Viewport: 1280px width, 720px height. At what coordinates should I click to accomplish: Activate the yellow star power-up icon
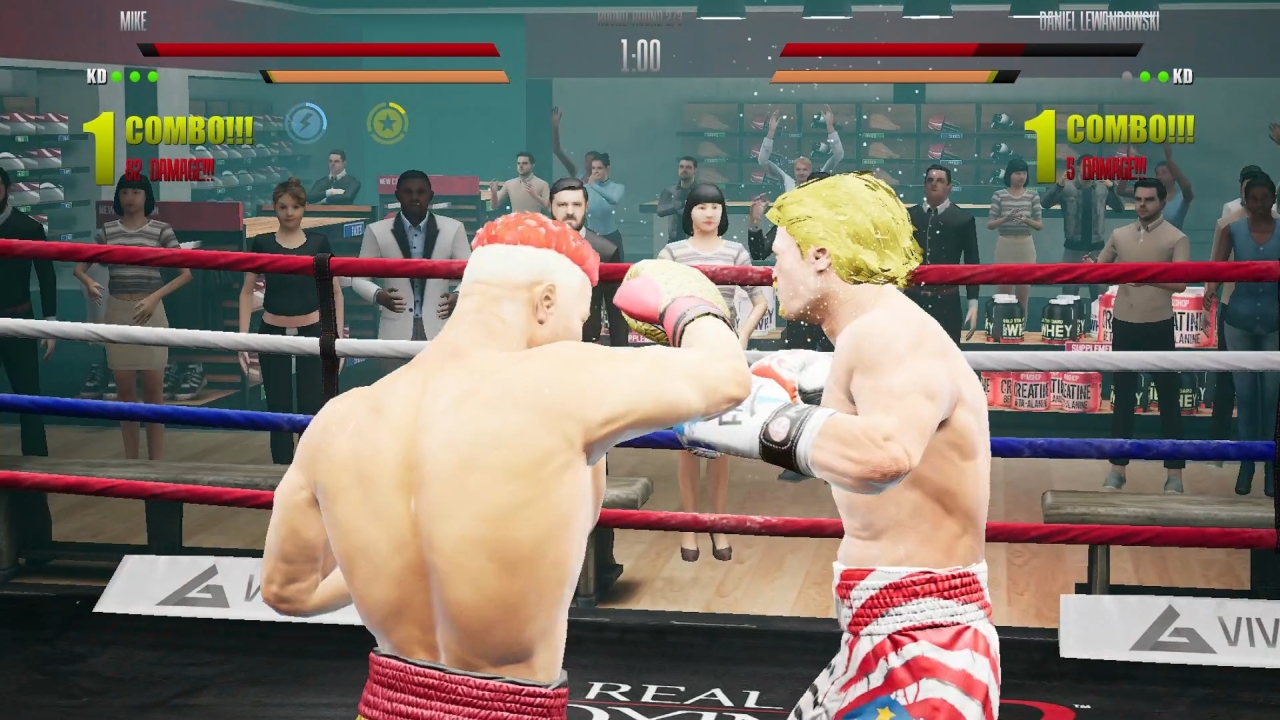coord(388,122)
